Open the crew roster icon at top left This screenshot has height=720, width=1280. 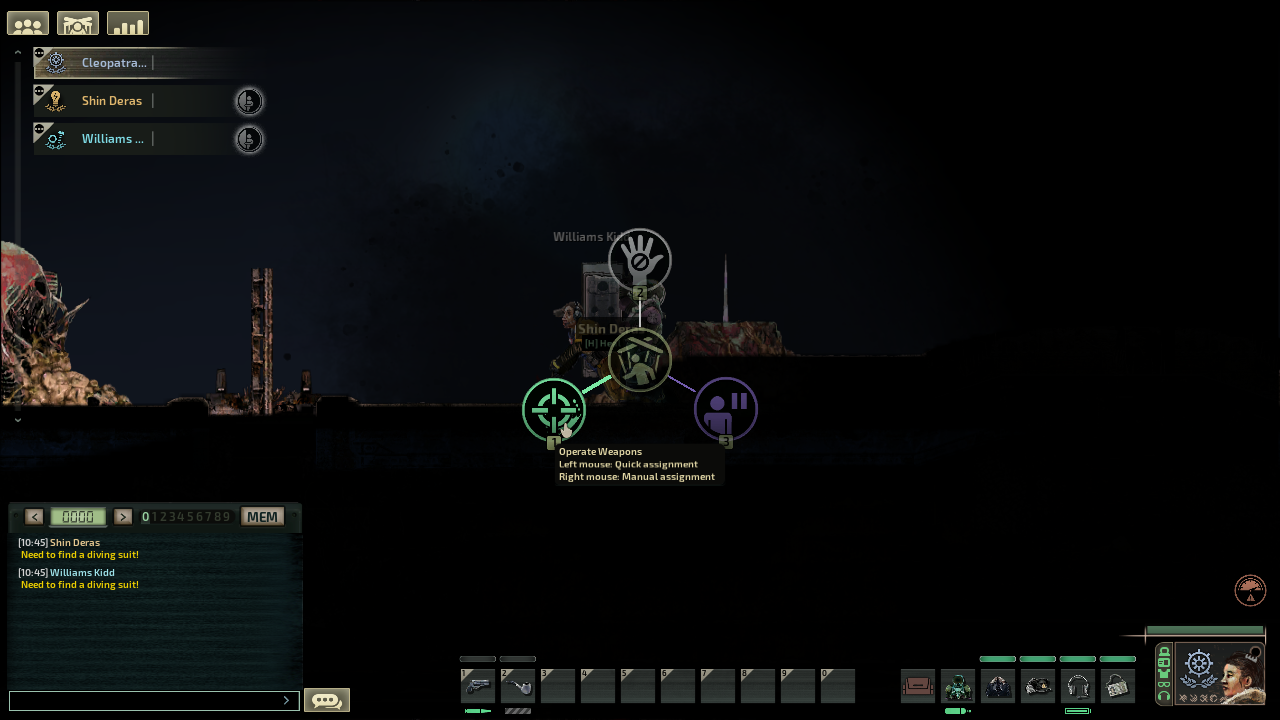pos(27,22)
